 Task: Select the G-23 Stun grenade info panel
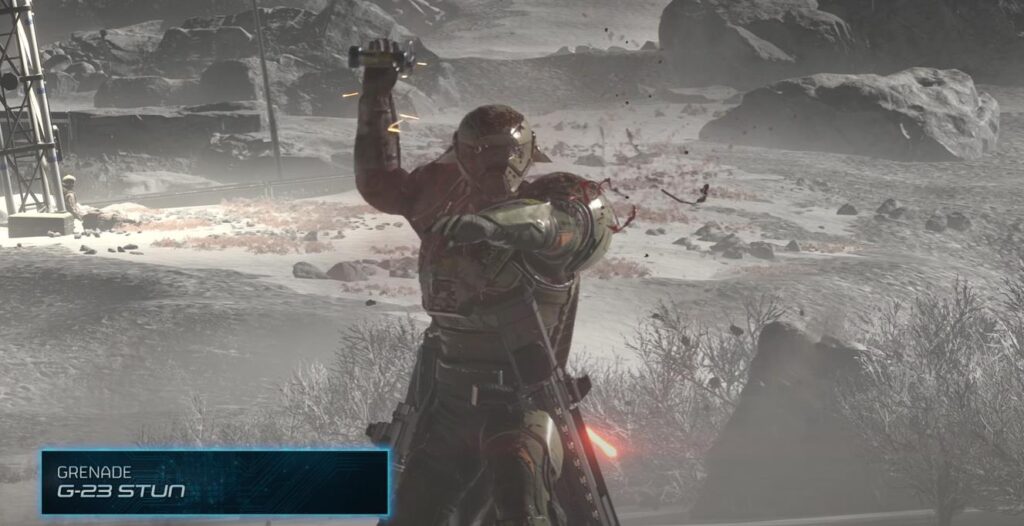tap(214, 481)
